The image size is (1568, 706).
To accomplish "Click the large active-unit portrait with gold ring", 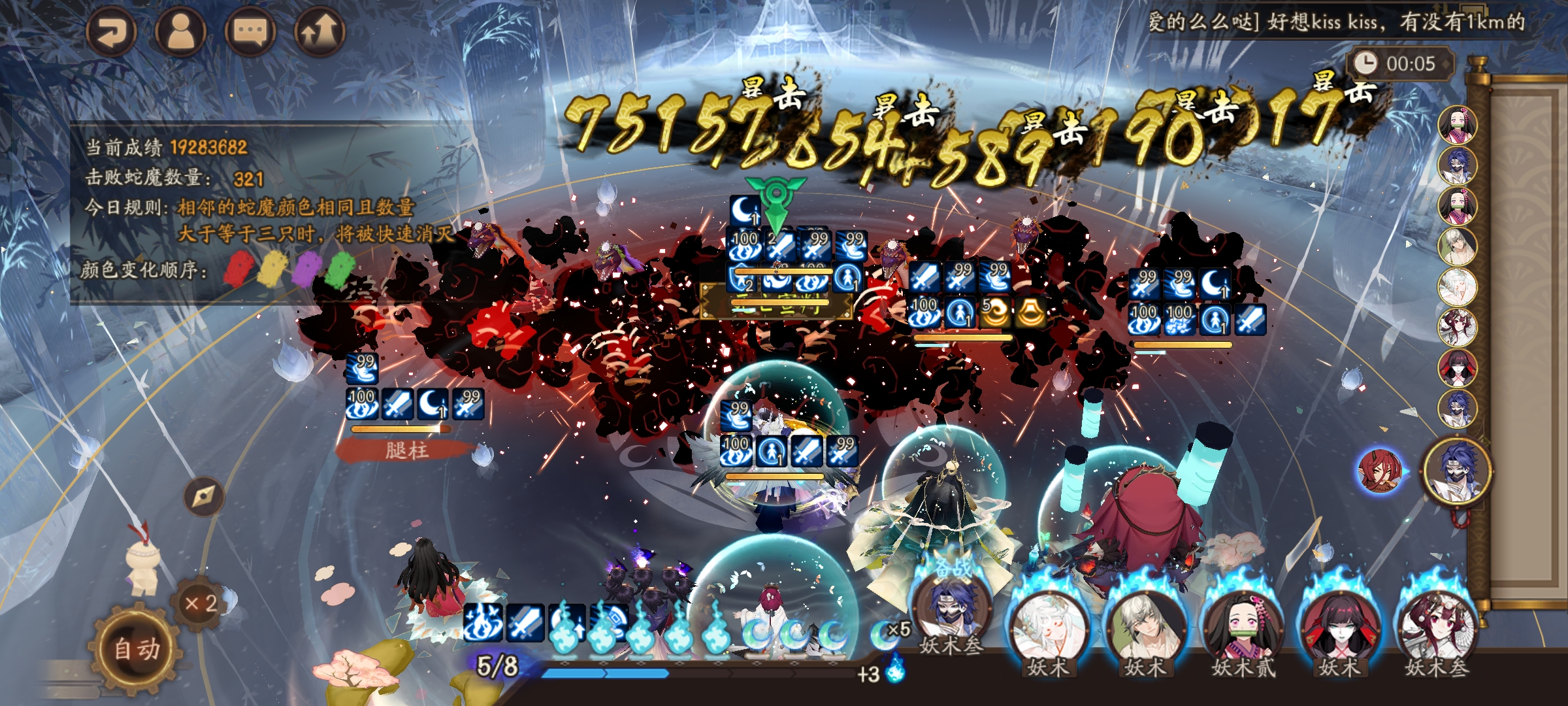I will click(1458, 470).
